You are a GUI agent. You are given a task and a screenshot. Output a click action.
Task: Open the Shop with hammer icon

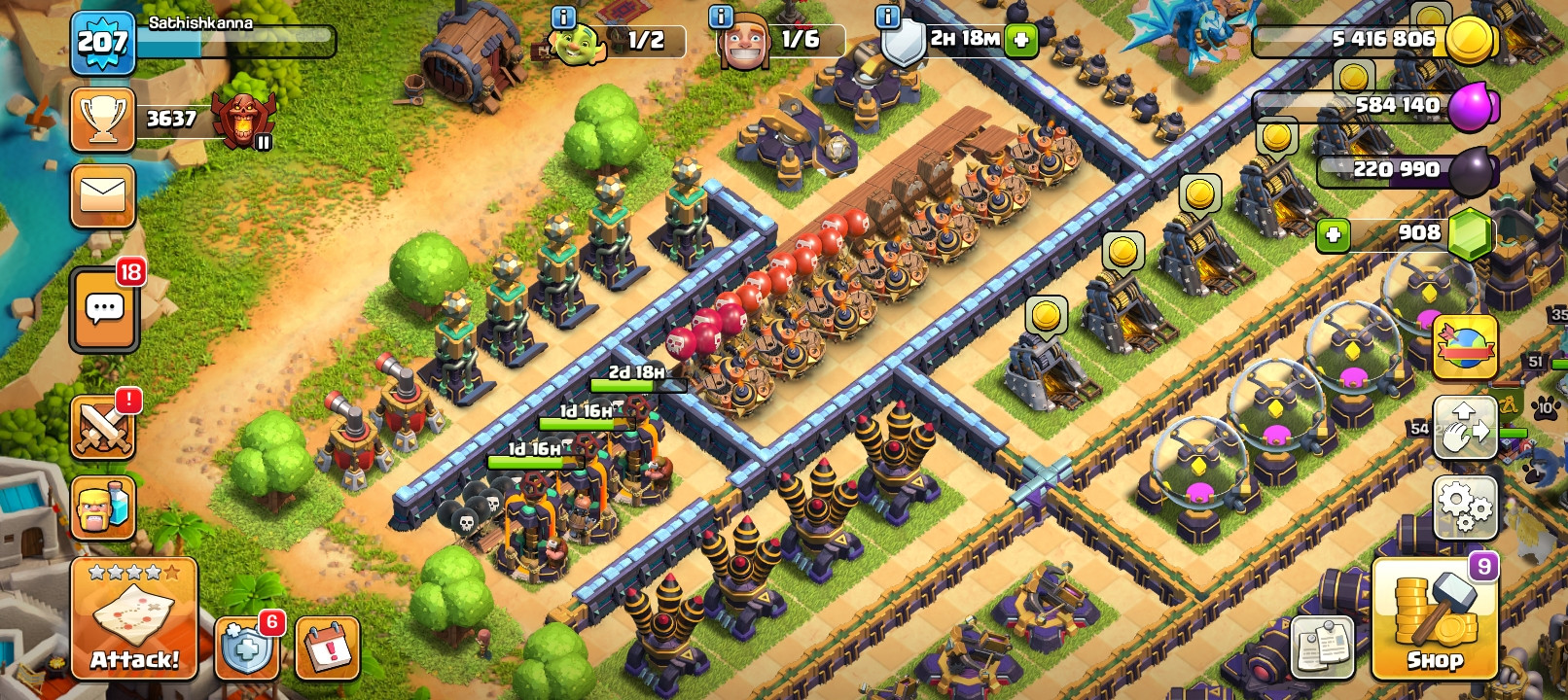click(x=1435, y=619)
